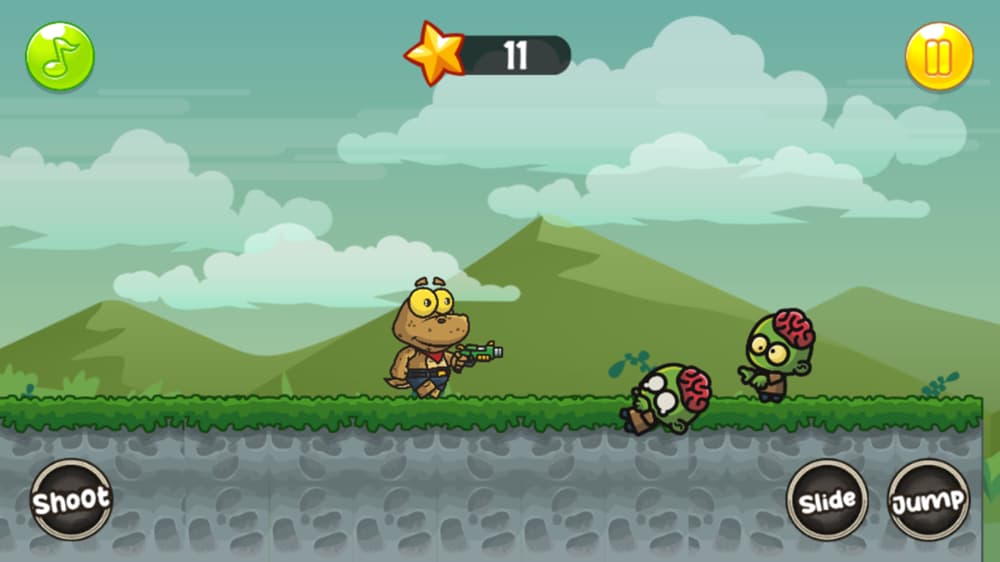
Task: Hit the Slide button
Action: click(x=827, y=500)
